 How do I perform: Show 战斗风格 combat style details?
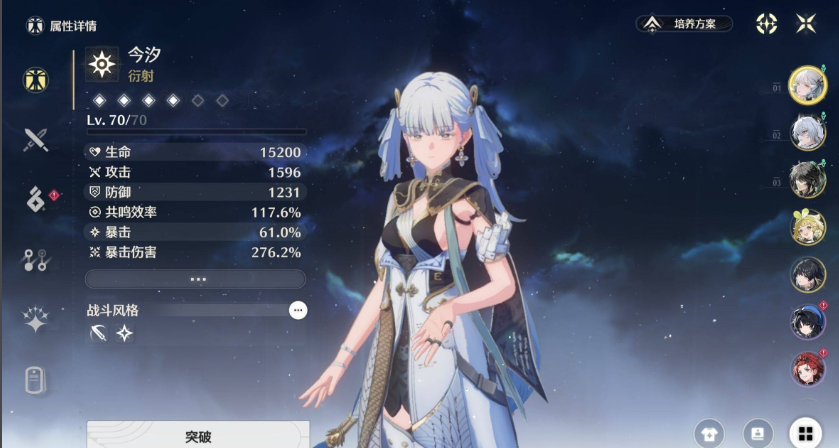click(297, 311)
